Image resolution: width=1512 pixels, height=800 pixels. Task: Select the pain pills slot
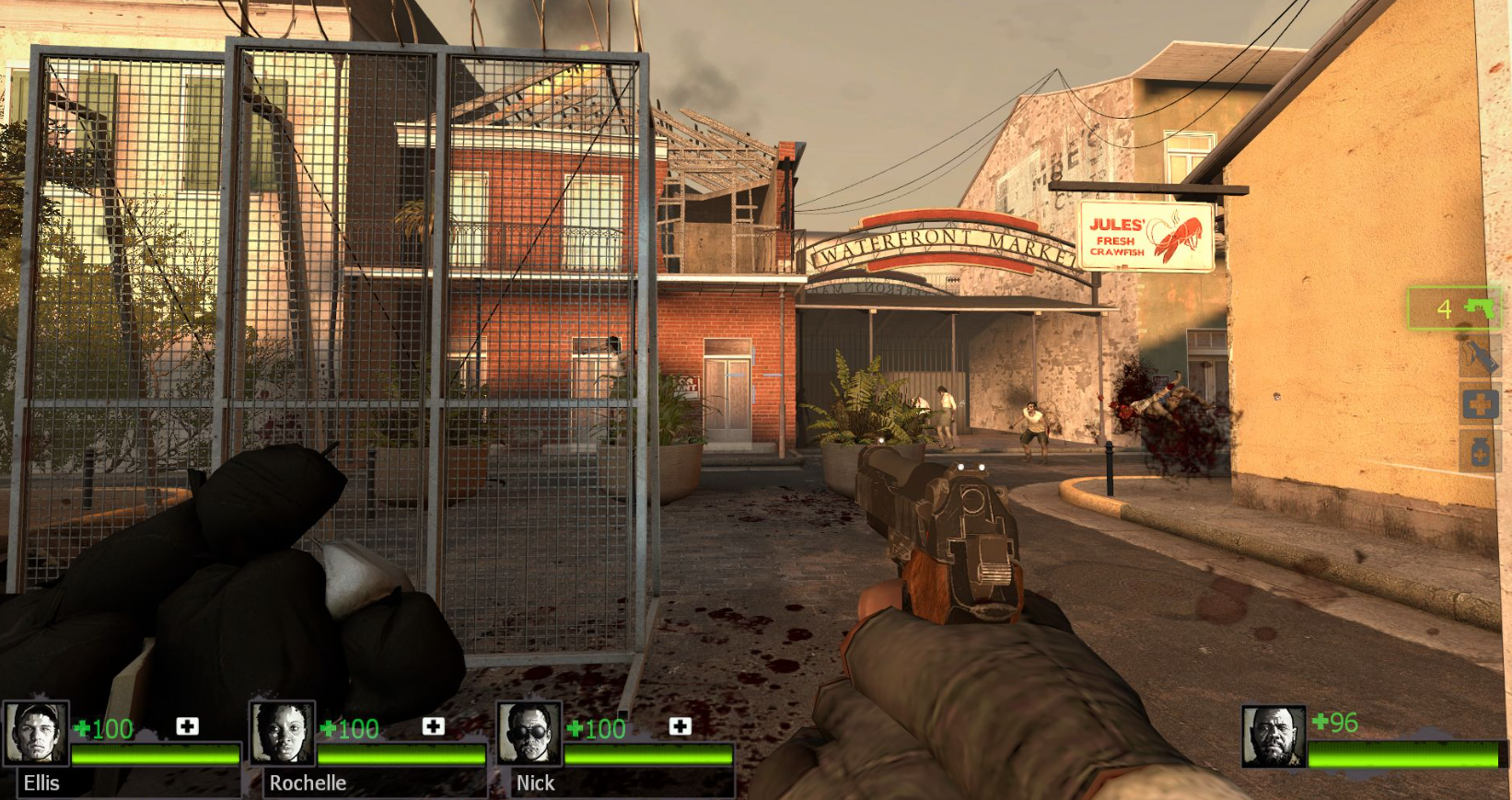[1480, 452]
